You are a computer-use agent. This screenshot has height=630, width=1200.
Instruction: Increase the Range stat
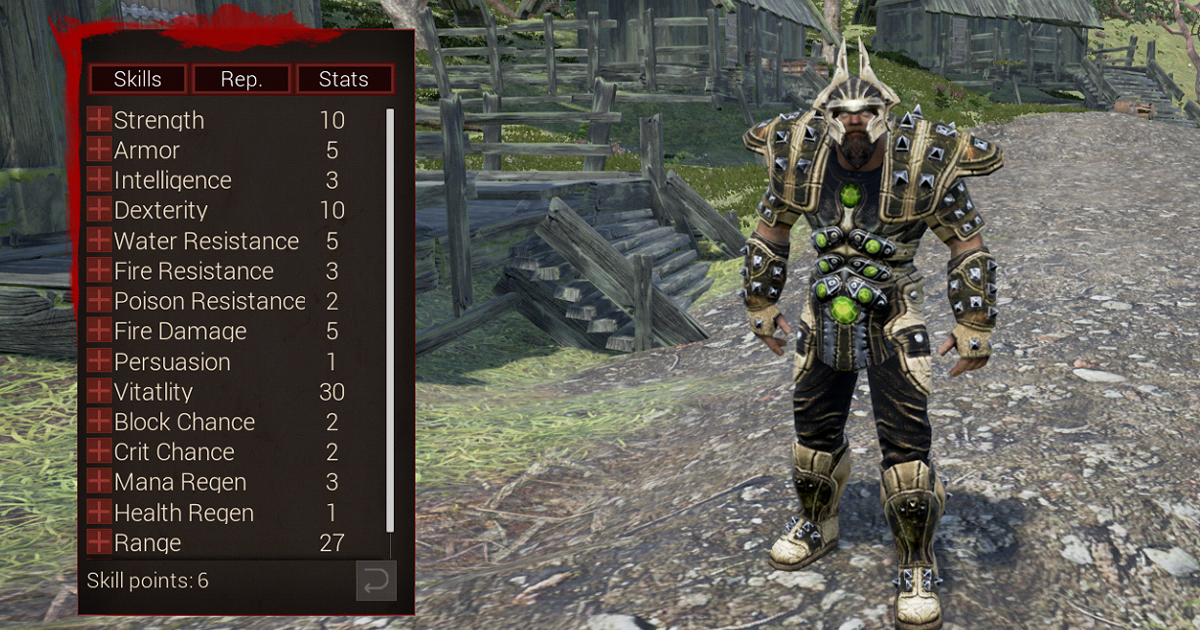pos(99,543)
